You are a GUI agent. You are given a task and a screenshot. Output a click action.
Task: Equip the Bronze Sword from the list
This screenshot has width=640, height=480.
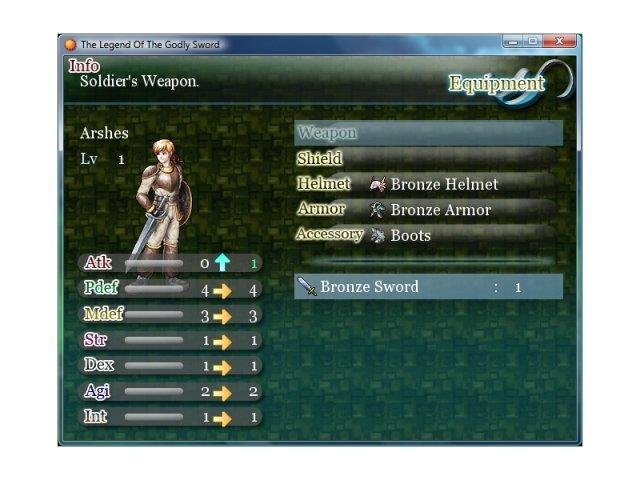(428, 287)
